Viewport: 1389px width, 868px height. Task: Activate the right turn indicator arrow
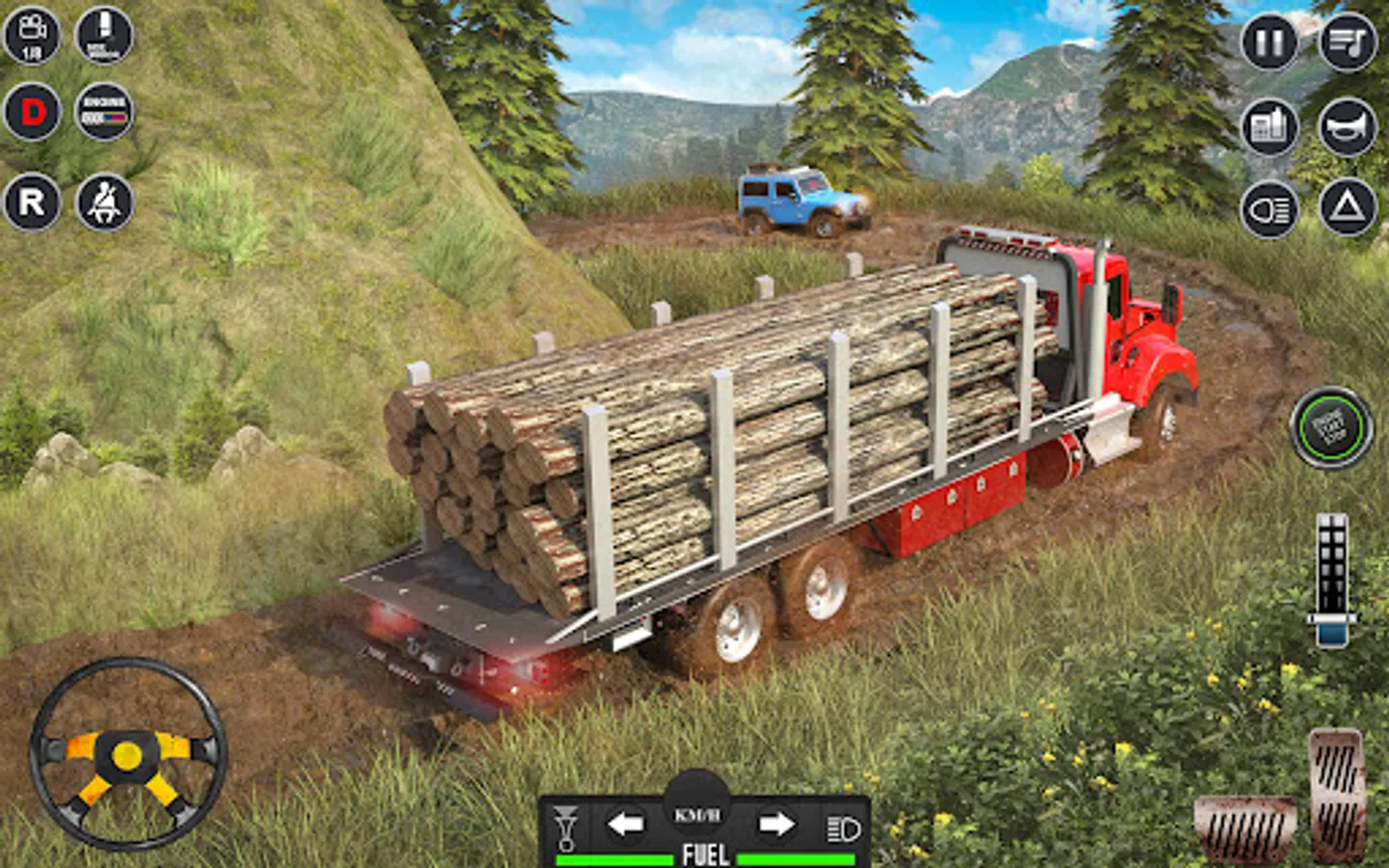pos(776,825)
